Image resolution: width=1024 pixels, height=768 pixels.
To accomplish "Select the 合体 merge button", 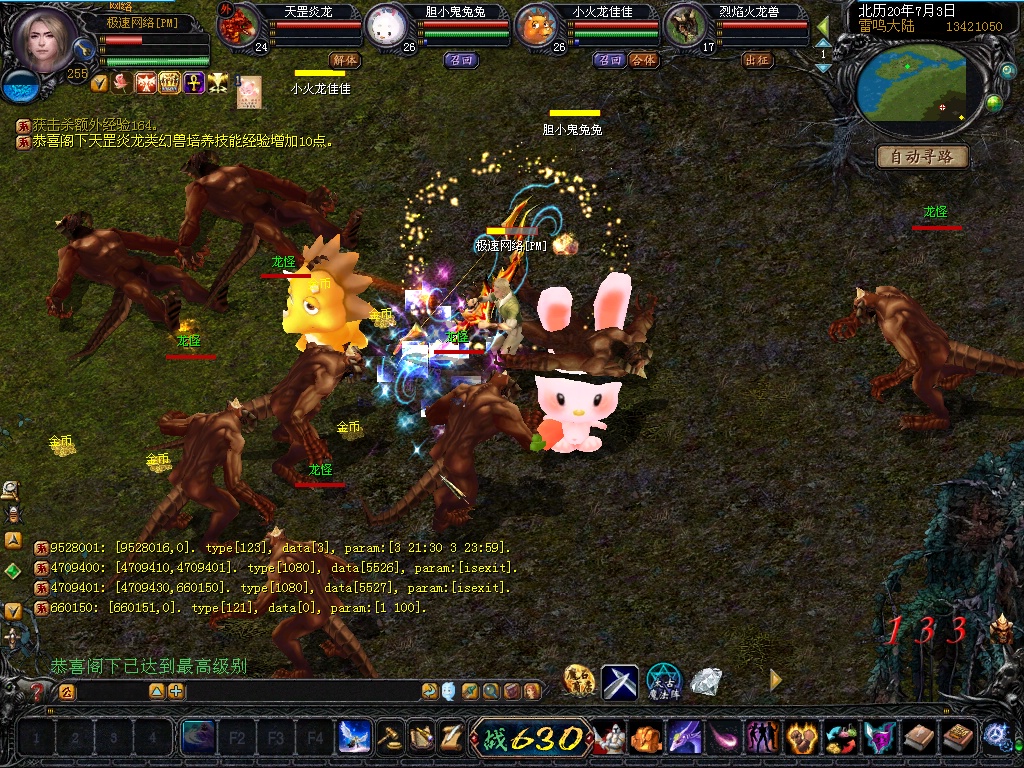I will [x=644, y=60].
